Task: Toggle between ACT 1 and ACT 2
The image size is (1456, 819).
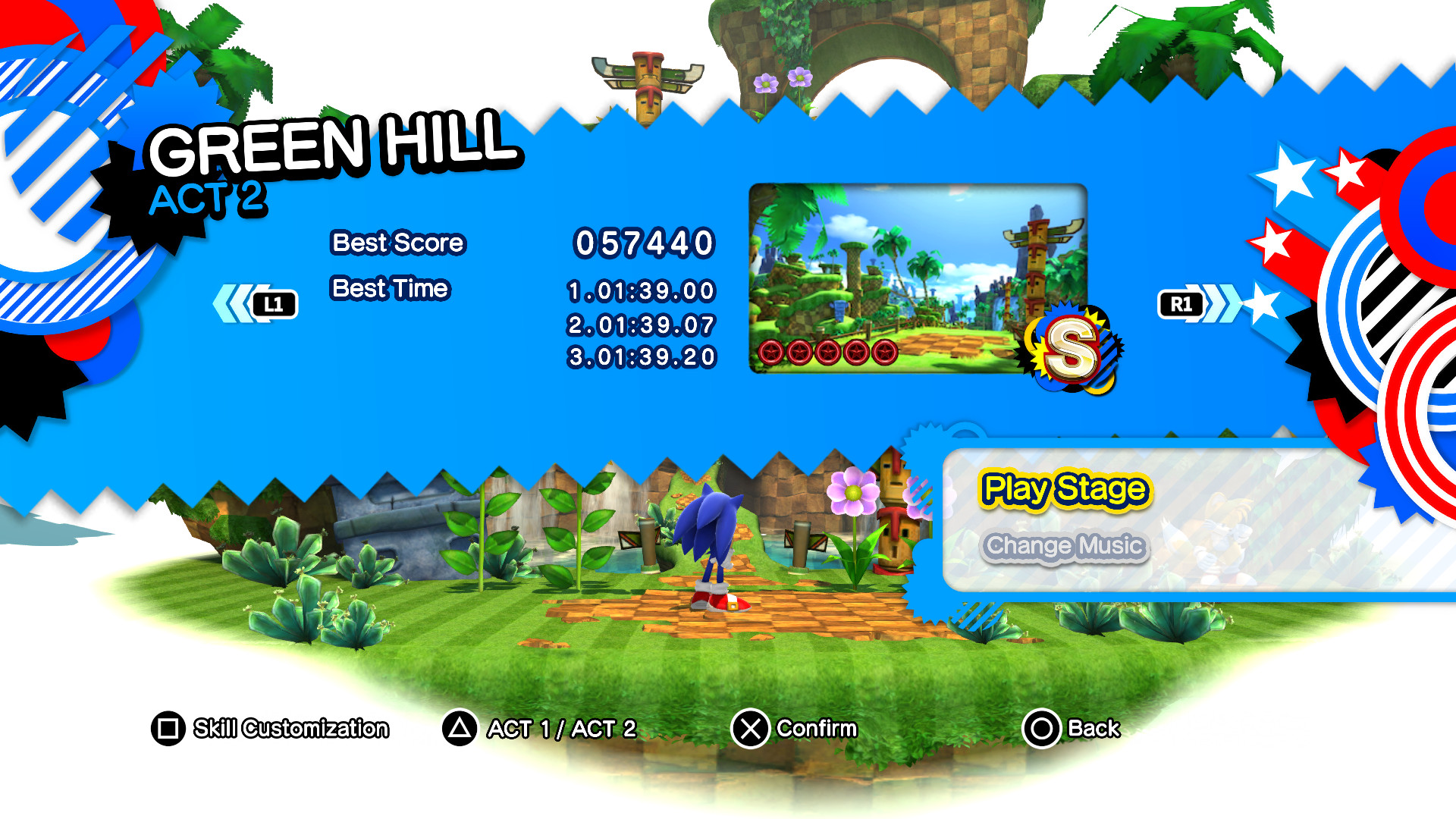Action: tap(561, 729)
